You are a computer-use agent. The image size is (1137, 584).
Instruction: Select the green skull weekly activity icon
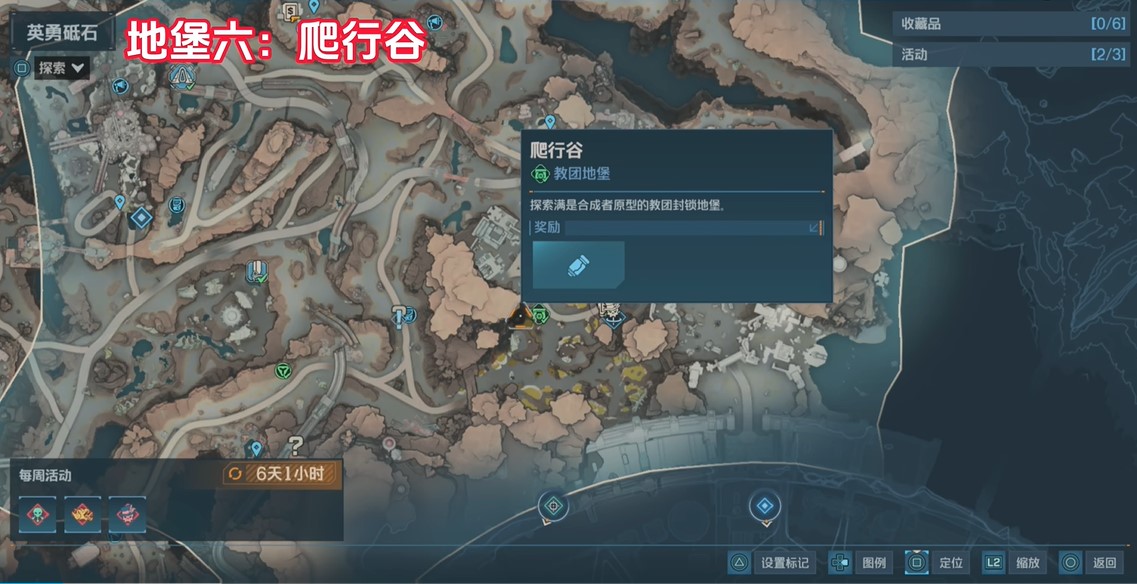click(x=34, y=514)
